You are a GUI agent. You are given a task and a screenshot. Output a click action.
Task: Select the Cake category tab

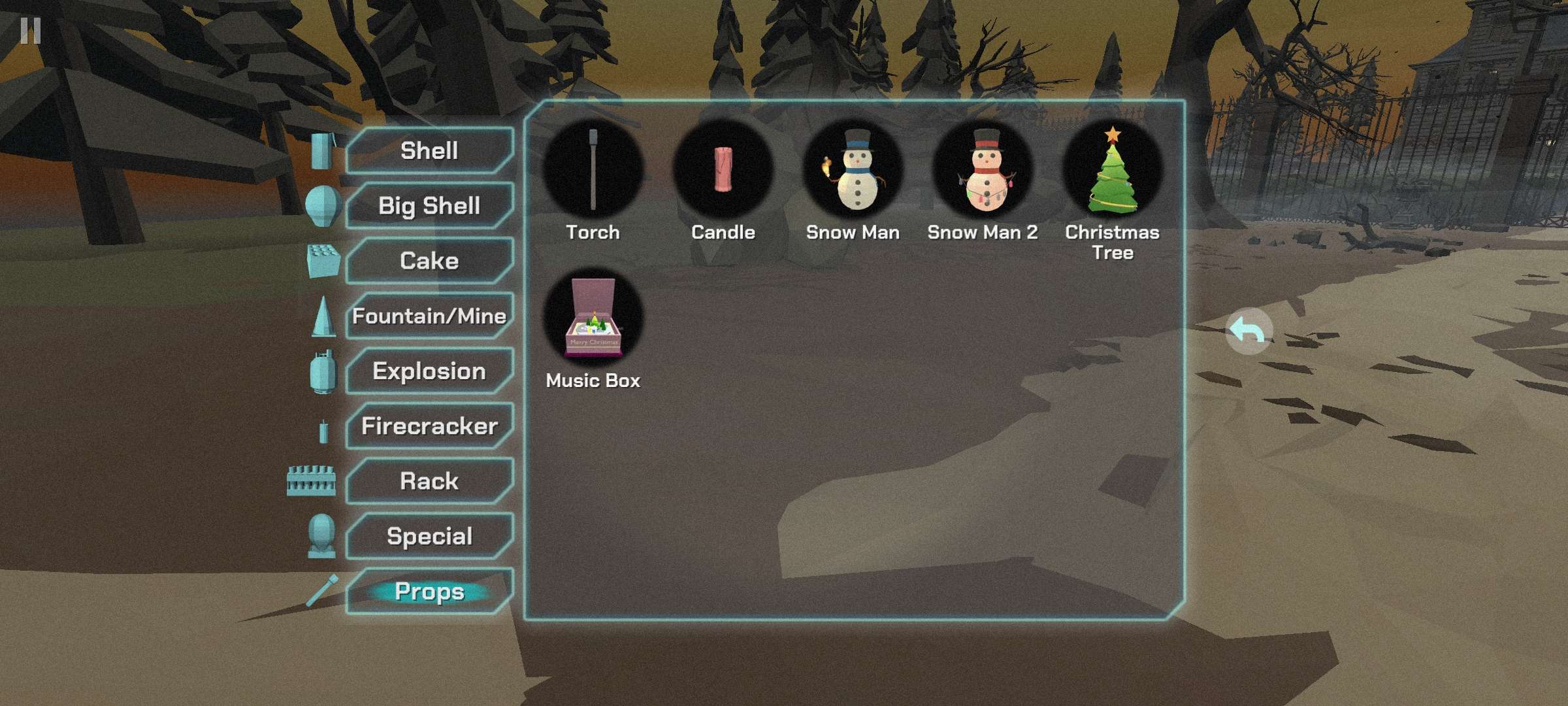(x=429, y=261)
